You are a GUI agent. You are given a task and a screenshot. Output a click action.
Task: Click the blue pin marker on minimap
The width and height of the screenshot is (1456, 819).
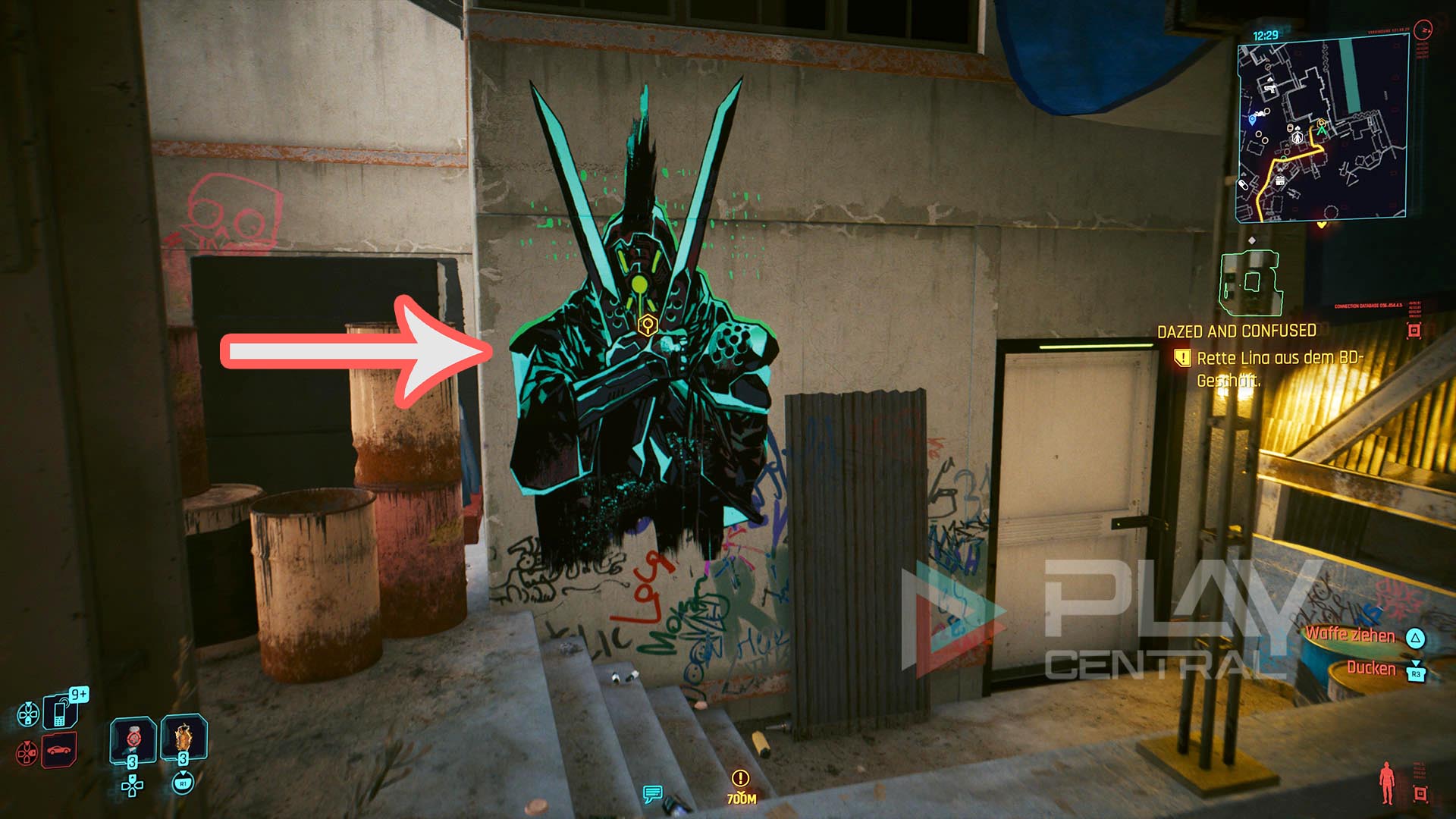[x=1252, y=120]
